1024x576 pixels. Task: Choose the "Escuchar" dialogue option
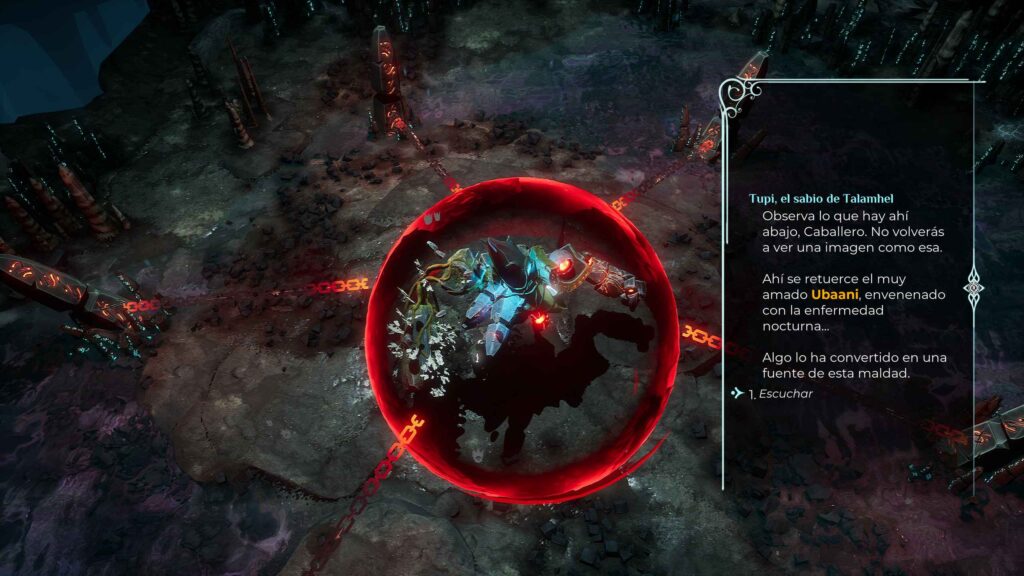point(785,394)
